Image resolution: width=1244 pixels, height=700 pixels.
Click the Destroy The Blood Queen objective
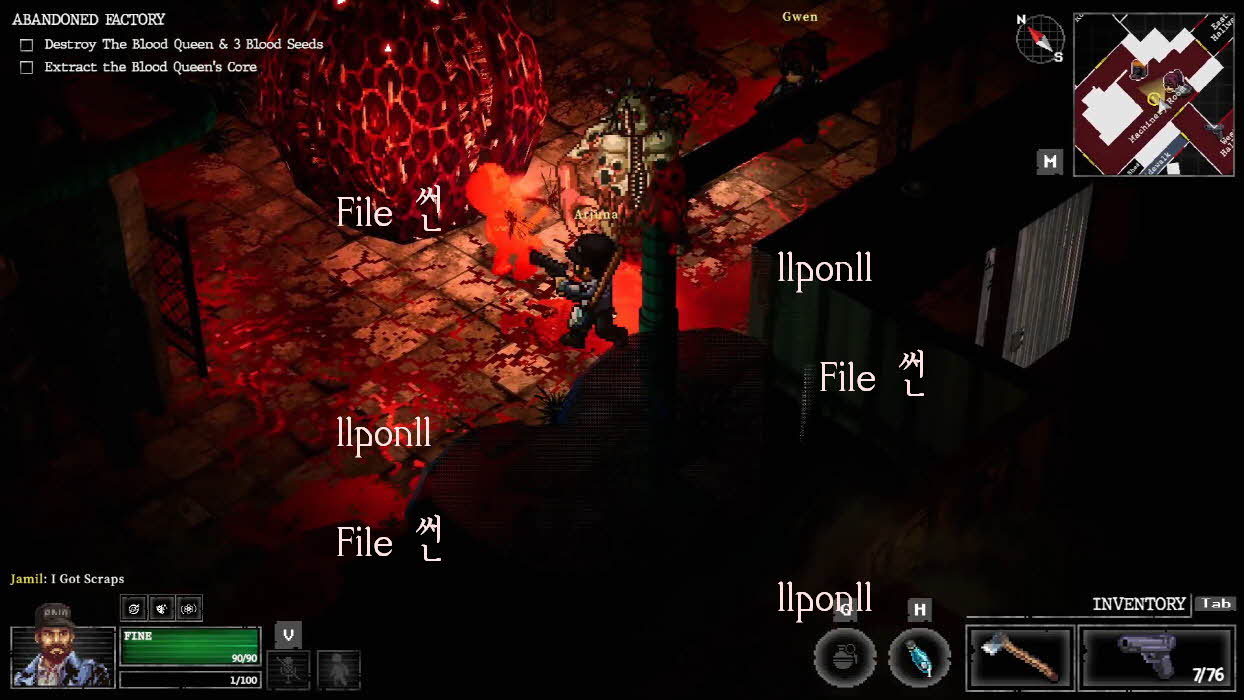click(x=183, y=45)
